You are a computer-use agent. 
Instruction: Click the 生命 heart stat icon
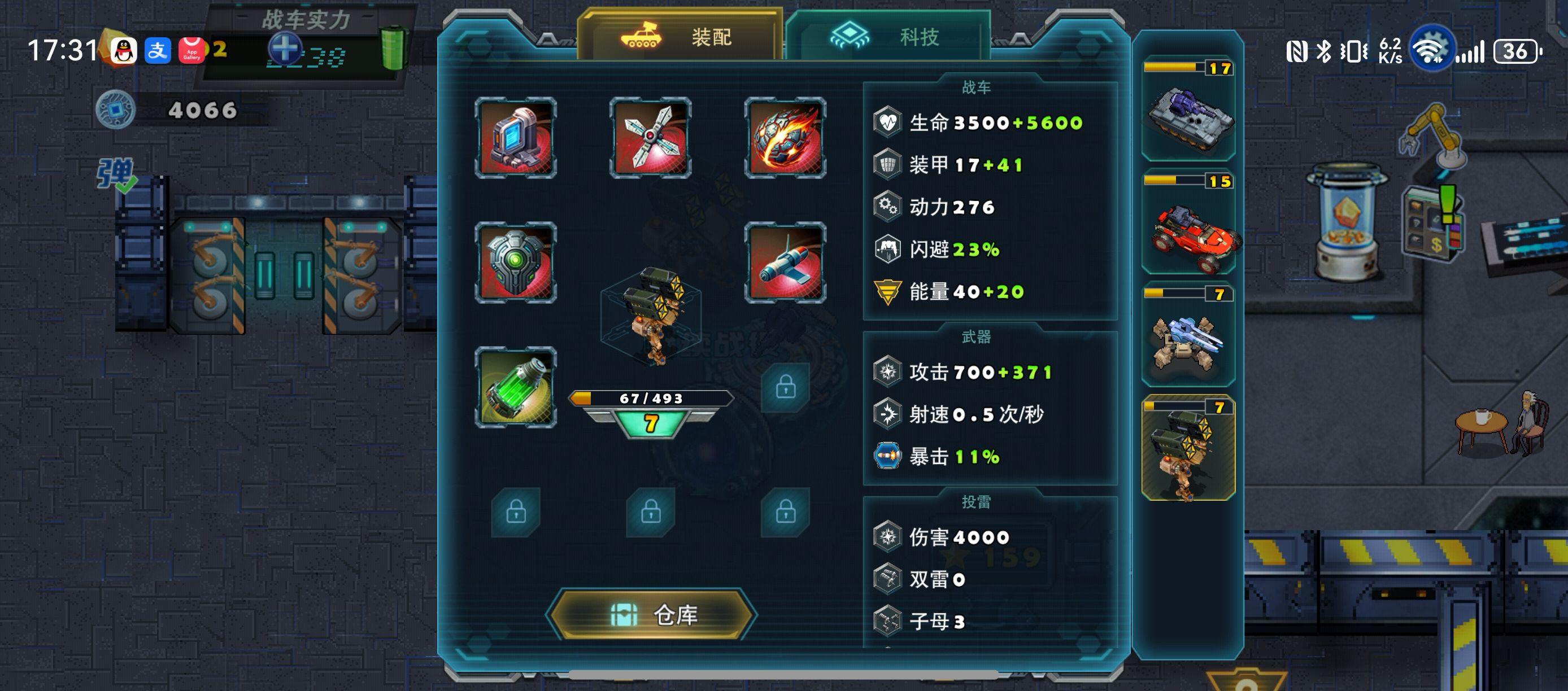[888, 121]
